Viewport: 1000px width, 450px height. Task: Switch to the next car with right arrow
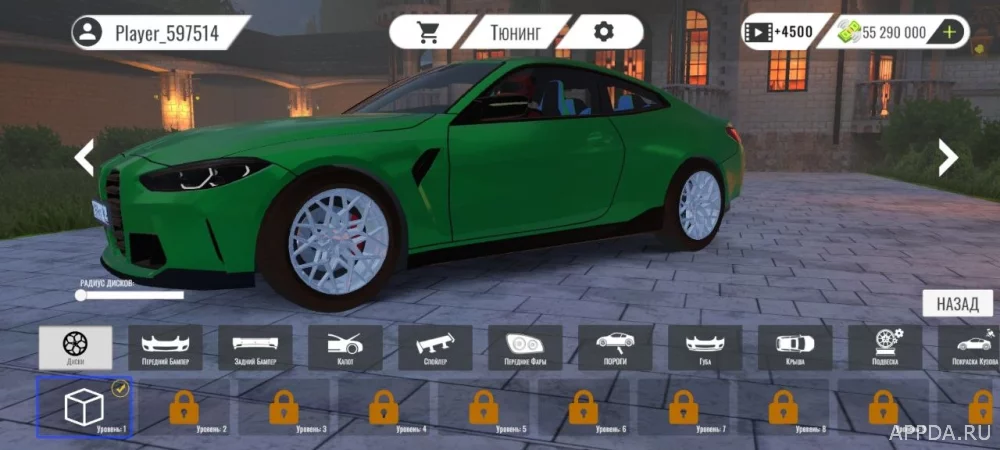point(947,157)
